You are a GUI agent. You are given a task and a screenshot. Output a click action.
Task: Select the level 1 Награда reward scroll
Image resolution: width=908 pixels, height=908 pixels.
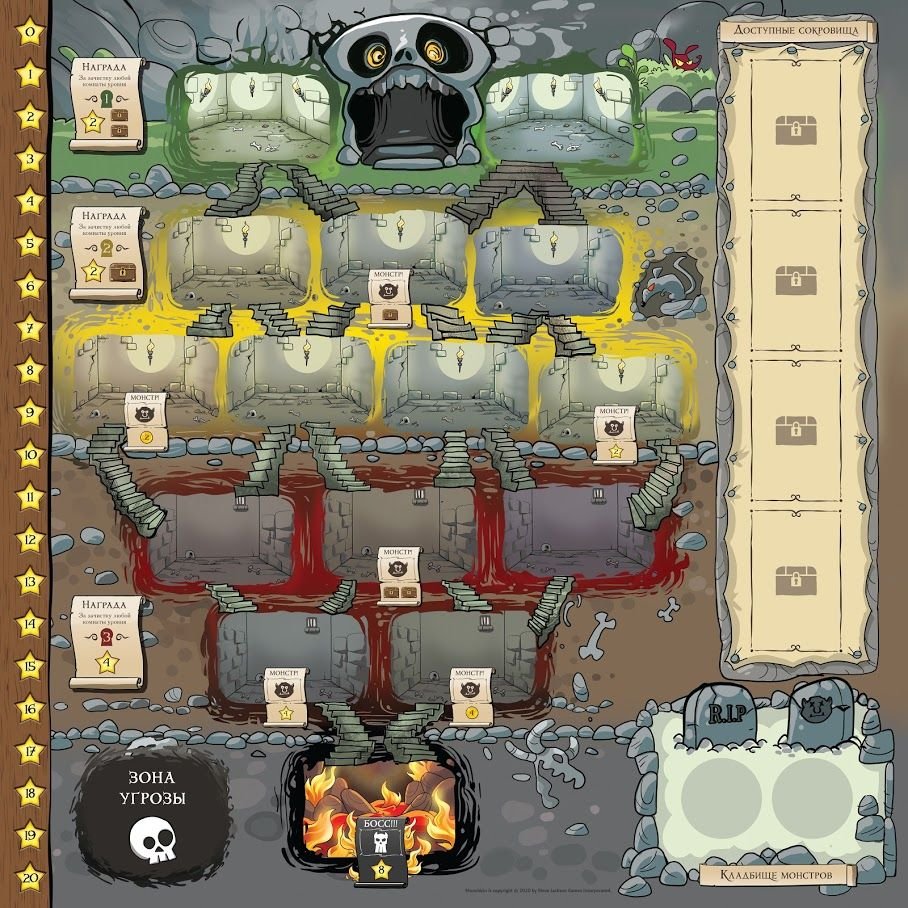coord(104,103)
